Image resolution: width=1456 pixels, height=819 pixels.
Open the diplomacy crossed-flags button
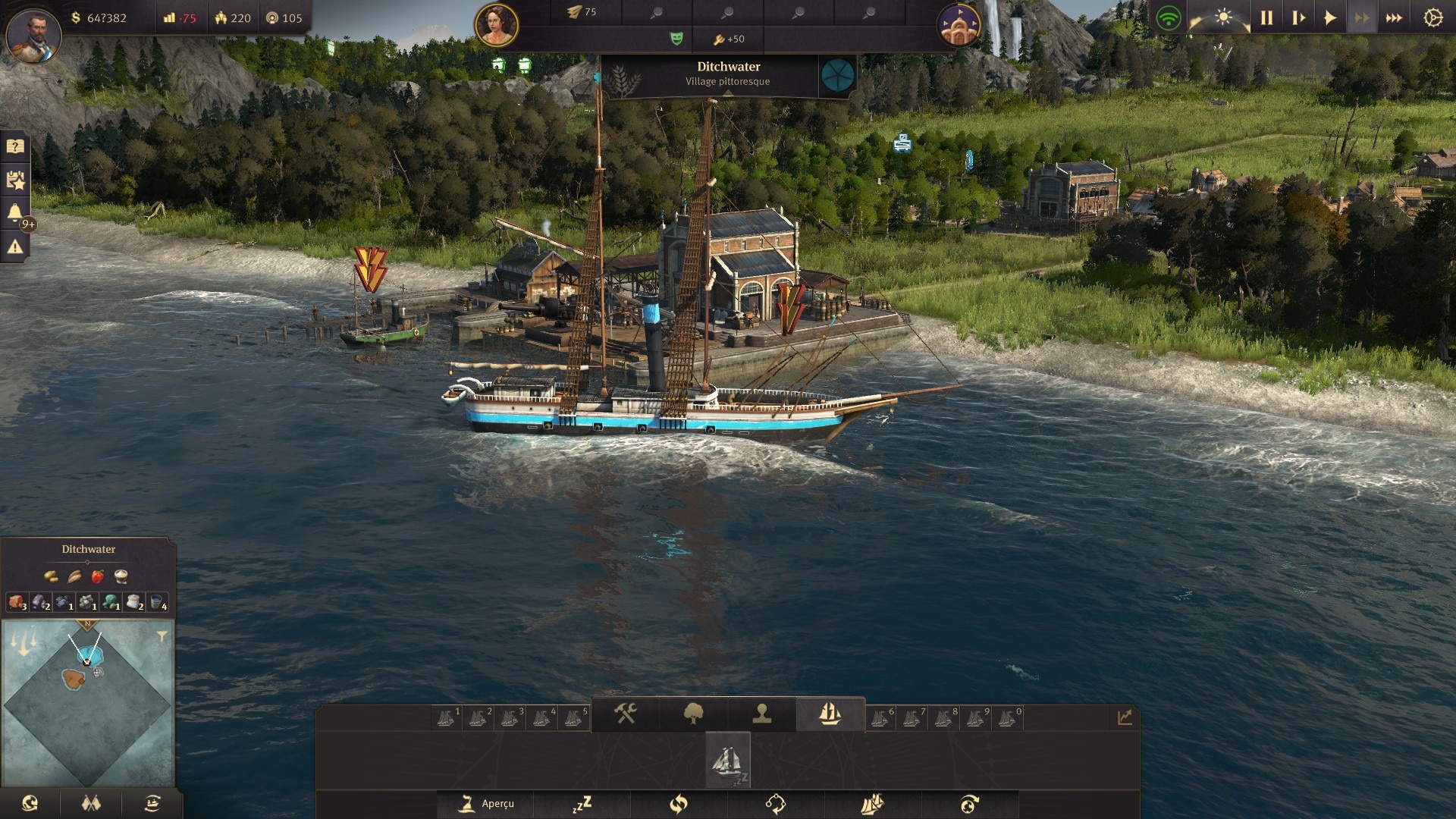pos(91,804)
